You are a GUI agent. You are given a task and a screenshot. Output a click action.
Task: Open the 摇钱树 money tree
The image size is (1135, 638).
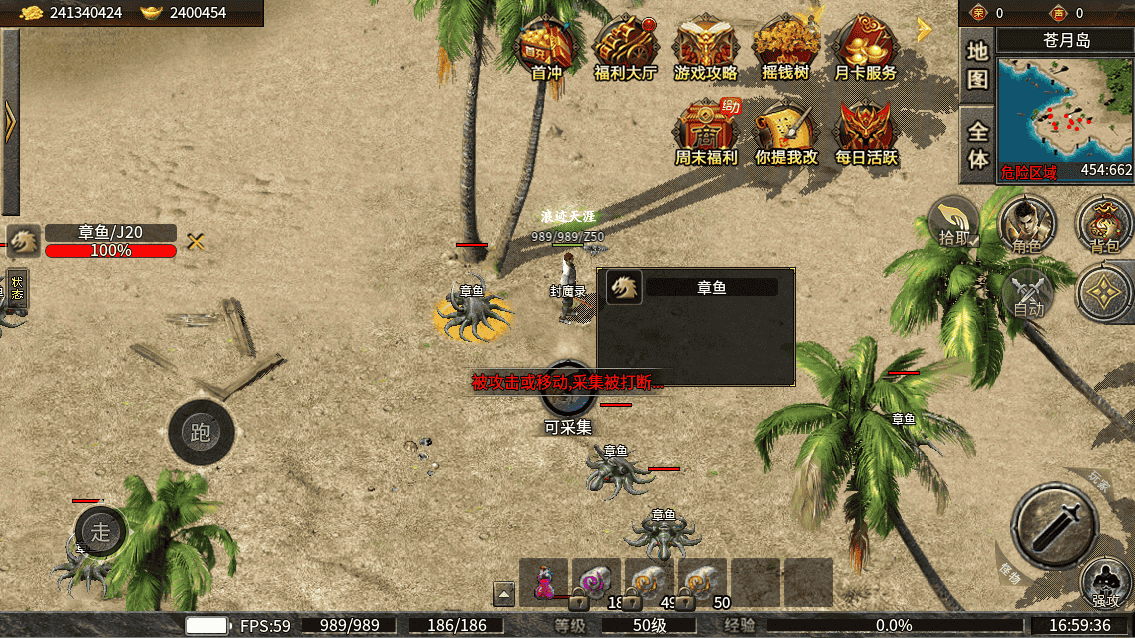point(785,48)
